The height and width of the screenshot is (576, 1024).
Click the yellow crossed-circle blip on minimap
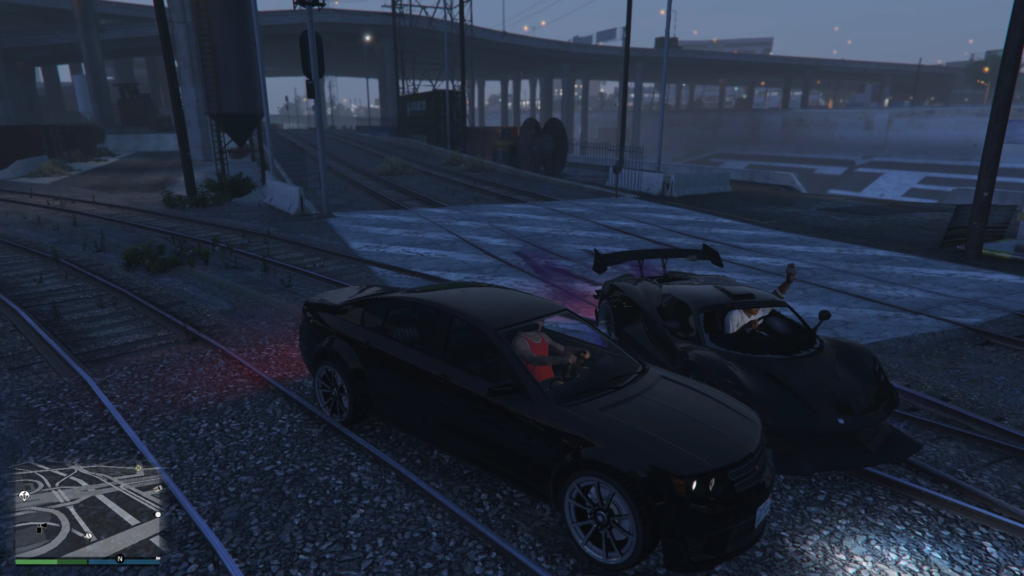coord(138,468)
